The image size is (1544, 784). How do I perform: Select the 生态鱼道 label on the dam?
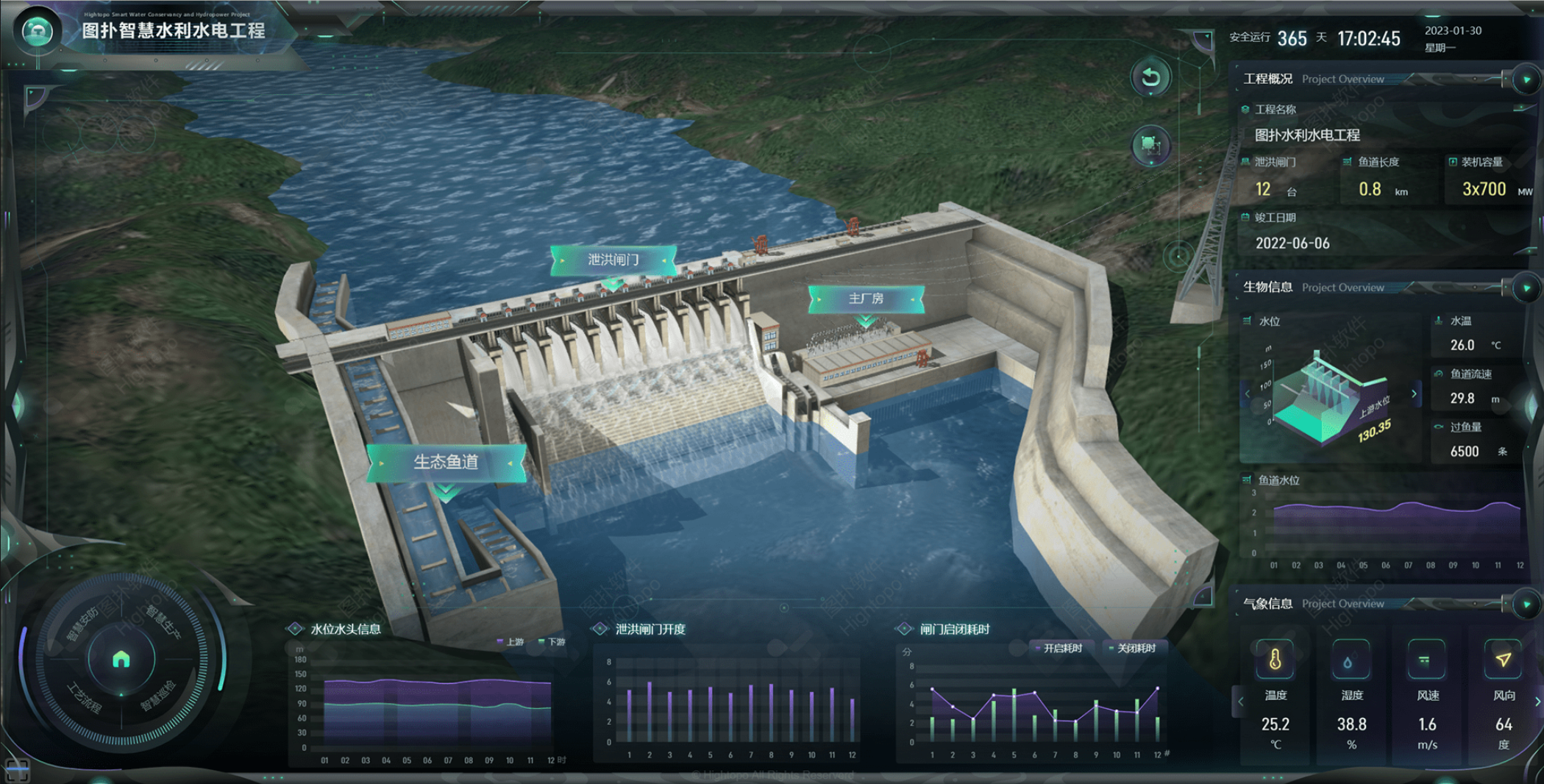click(x=446, y=462)
